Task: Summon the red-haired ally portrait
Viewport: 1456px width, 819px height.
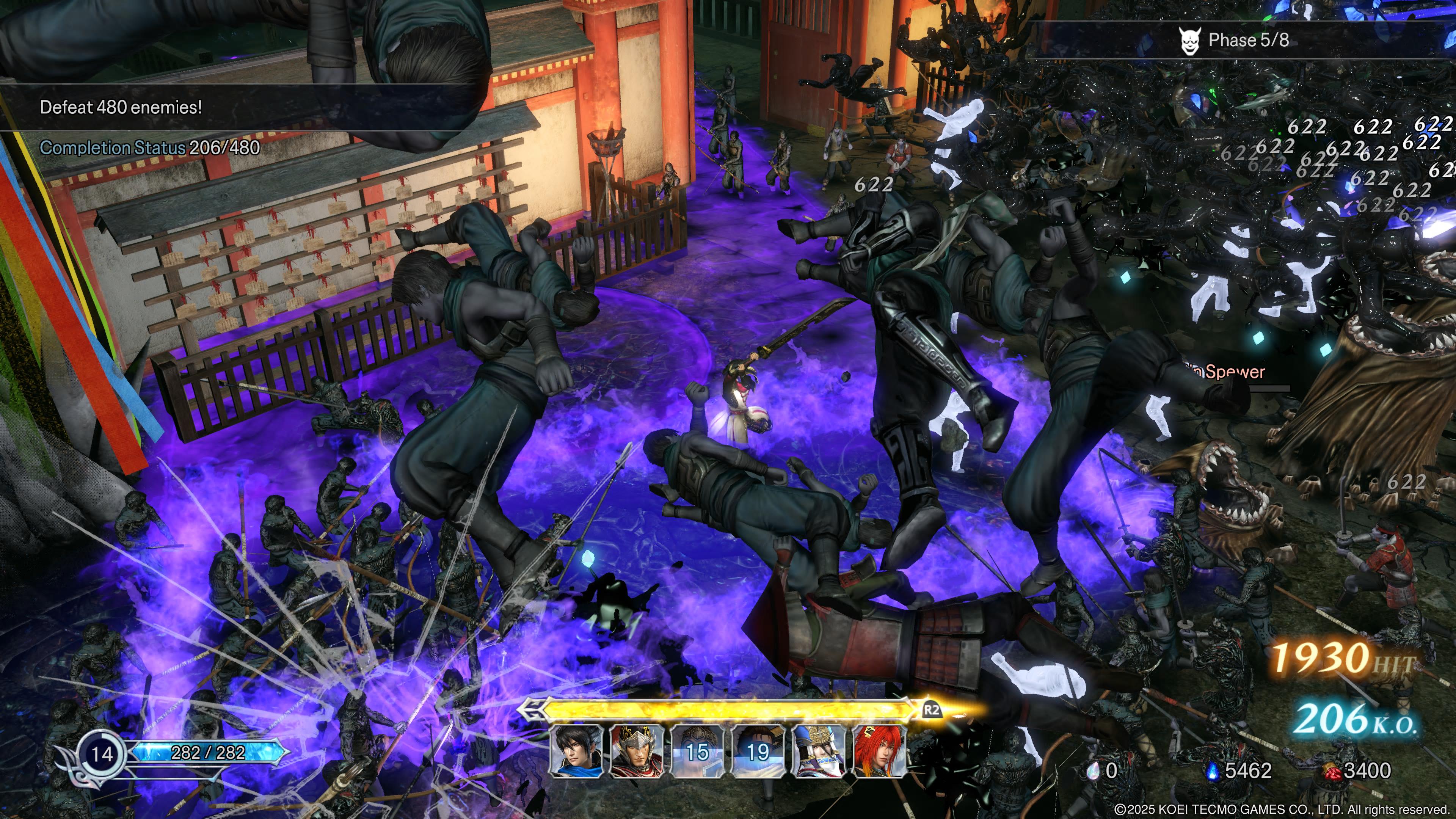Action: click(878, 751)
